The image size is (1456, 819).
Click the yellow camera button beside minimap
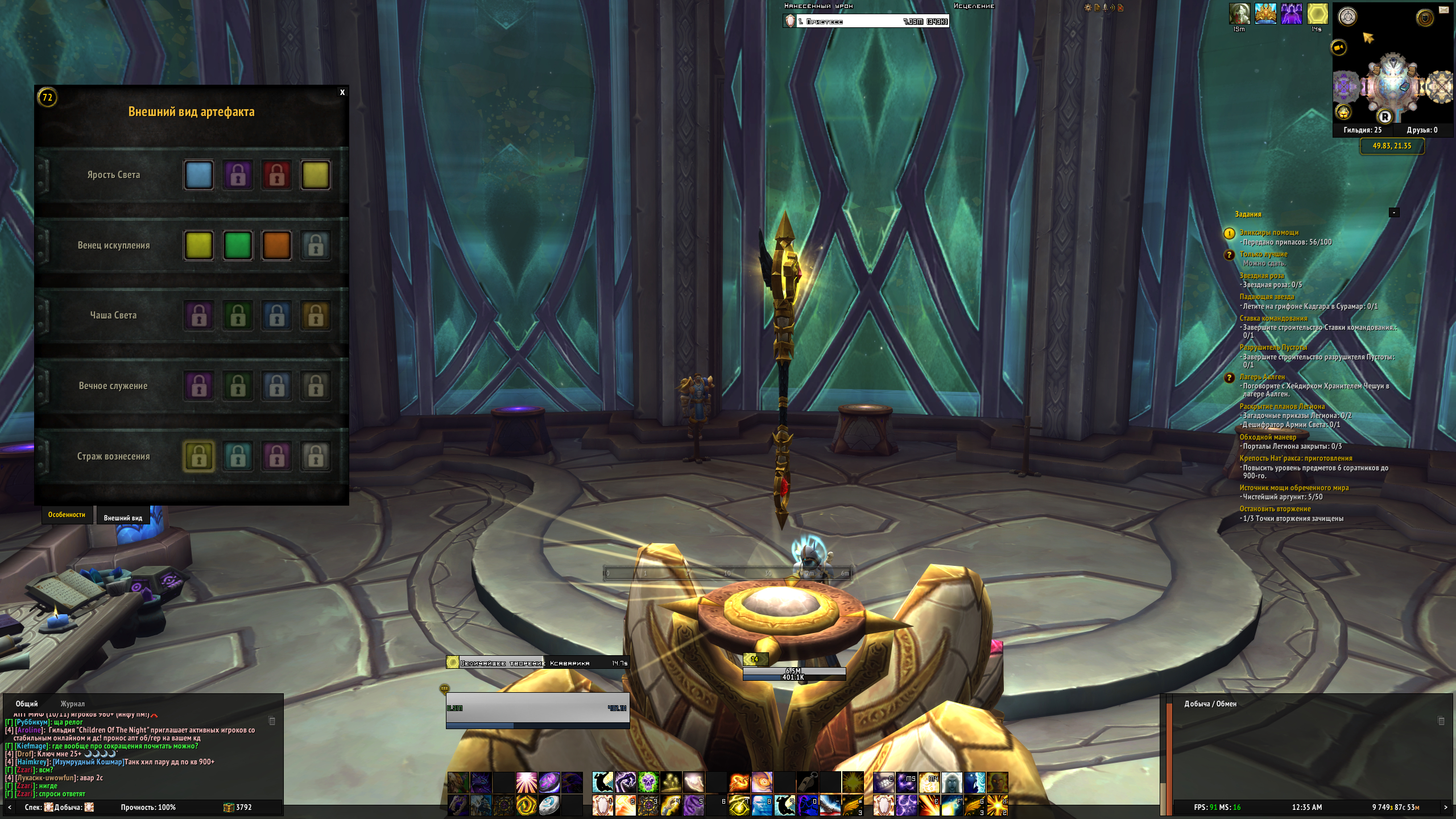(1339, 47)
